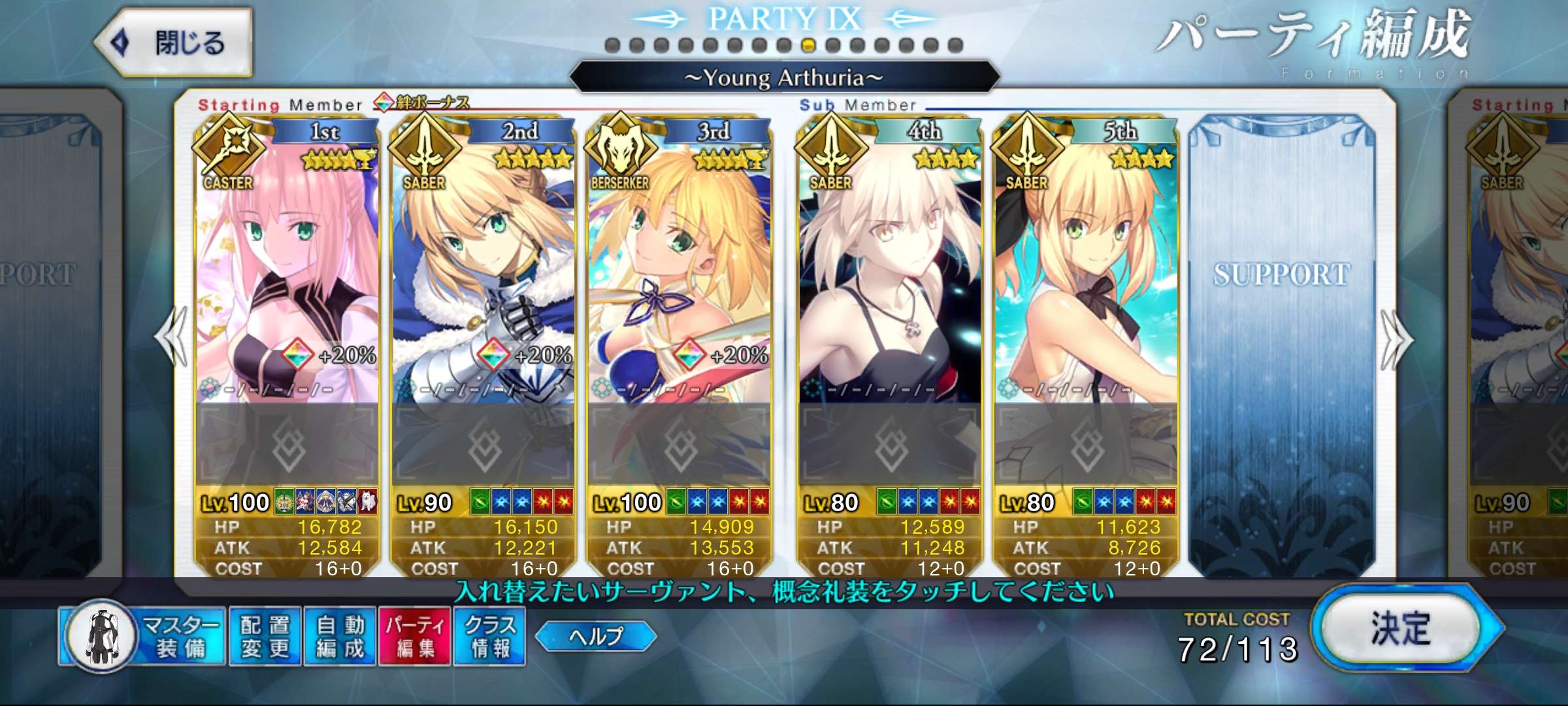Activate 自動編成 auto formation
Viewport: 1568px width, 706px height.
[x=339, y=636]
